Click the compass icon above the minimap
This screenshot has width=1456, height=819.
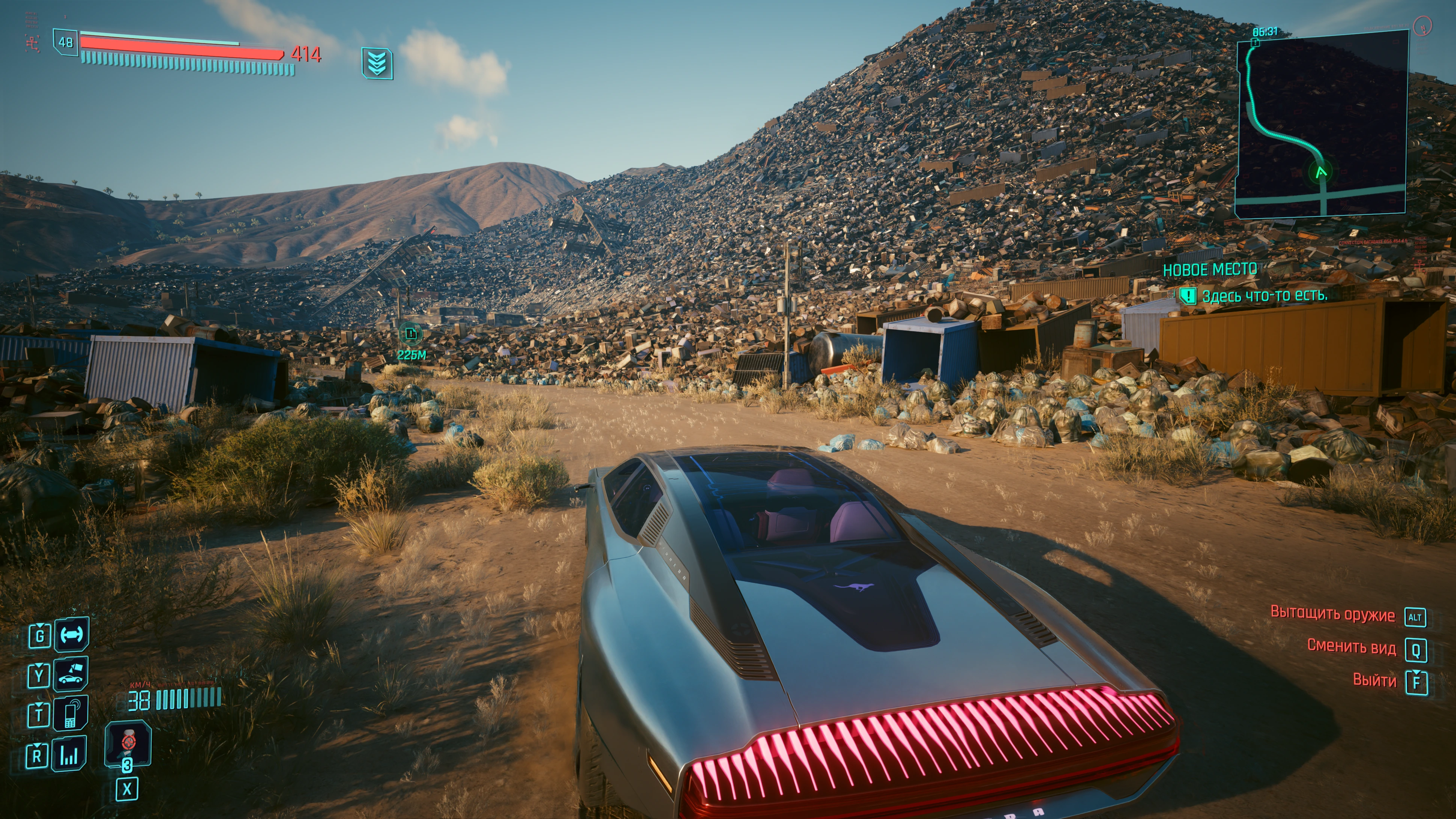tap(1423, 26)
